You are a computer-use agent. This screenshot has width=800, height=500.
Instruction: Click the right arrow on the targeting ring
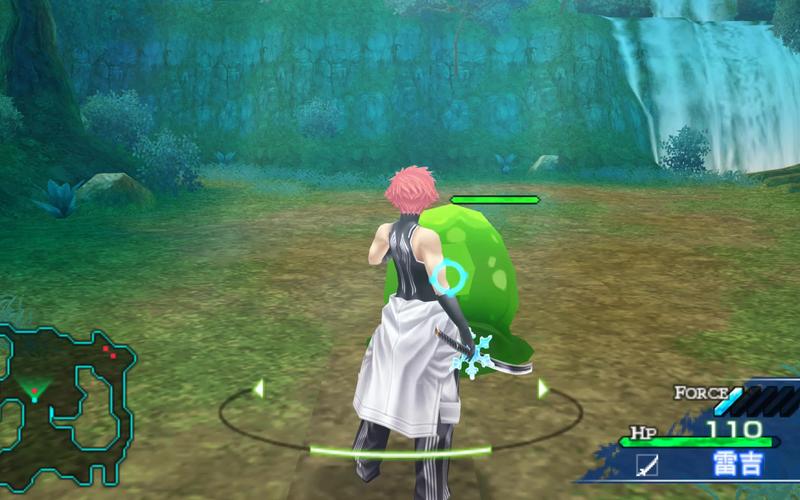[543, 388]
